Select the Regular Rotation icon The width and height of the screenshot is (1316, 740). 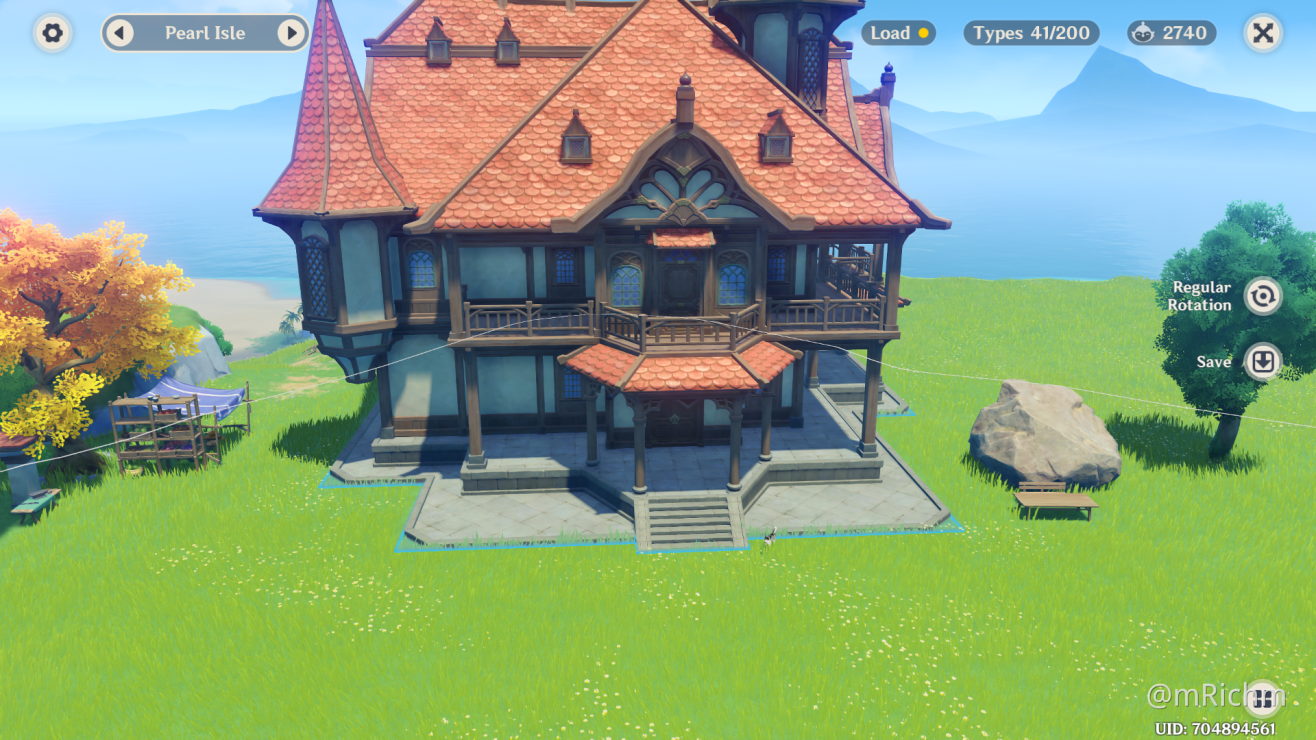click(1262, 296)
